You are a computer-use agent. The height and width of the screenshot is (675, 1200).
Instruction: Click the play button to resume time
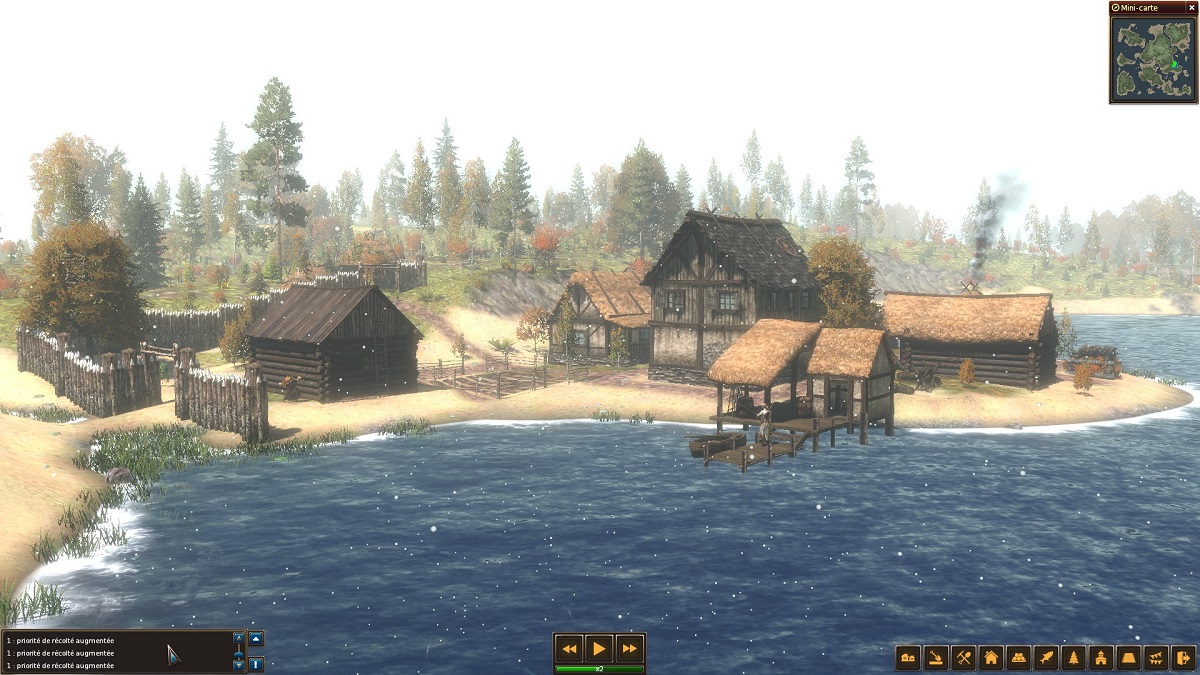[599, 648]
